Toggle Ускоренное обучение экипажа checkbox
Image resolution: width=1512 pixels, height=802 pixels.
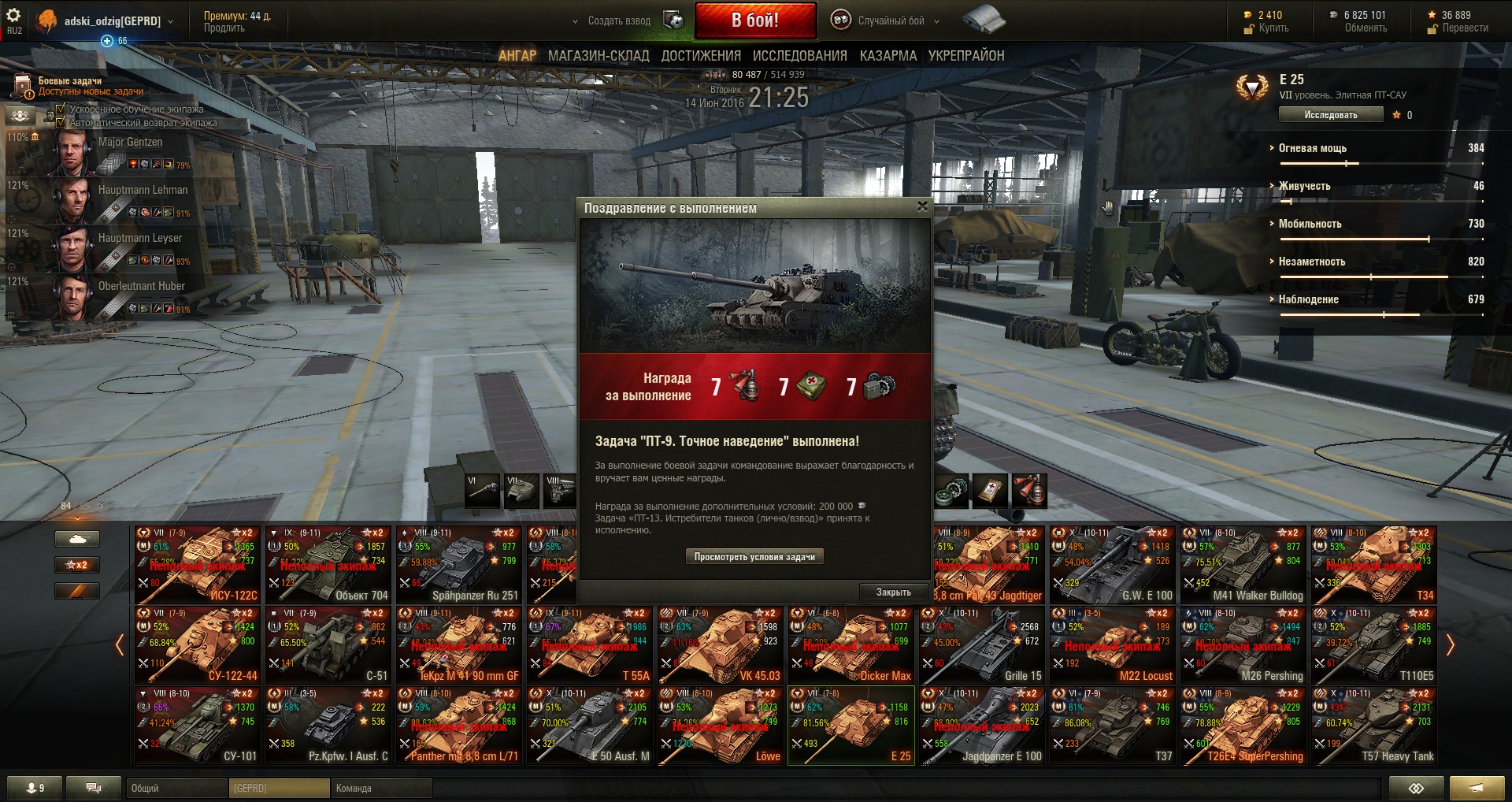61,109
